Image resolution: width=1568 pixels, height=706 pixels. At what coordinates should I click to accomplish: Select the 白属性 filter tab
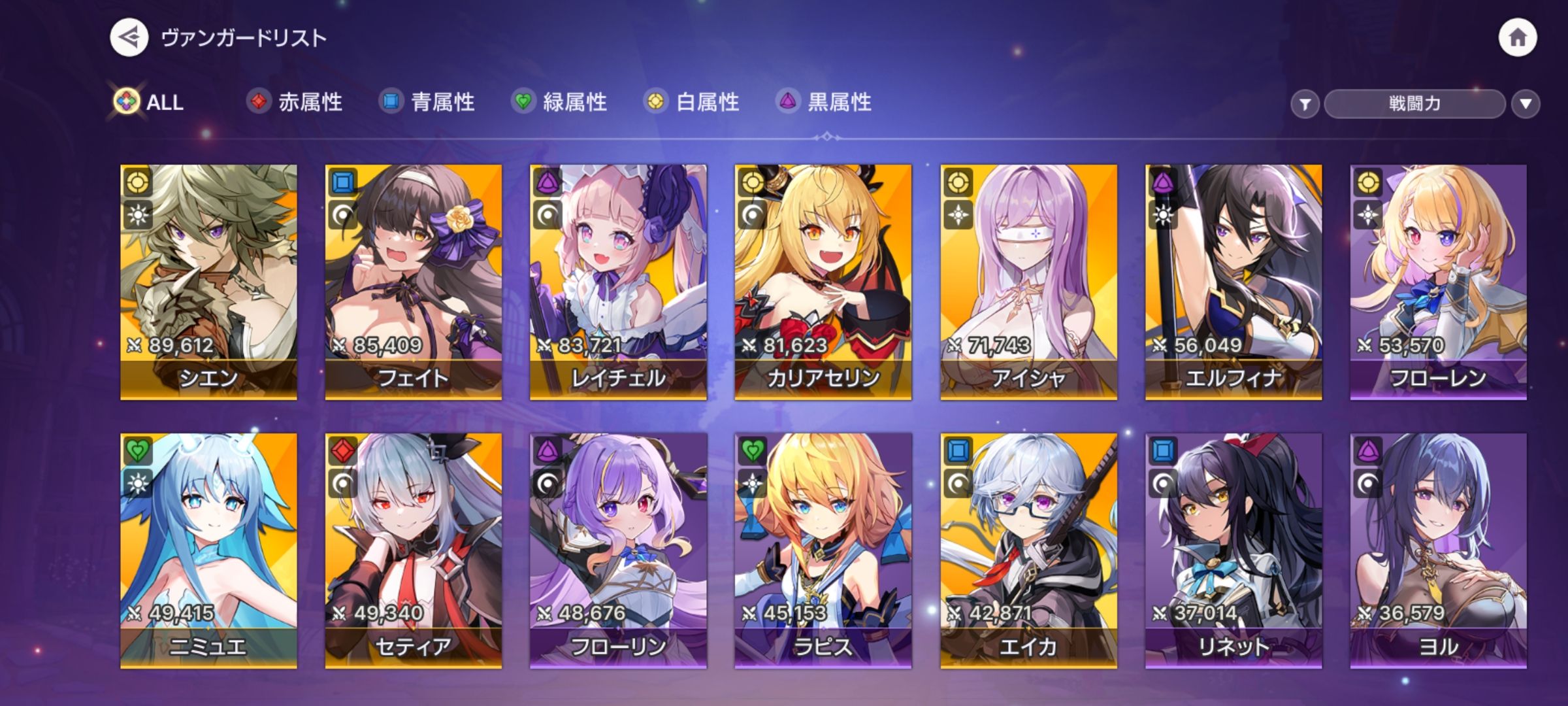(692, 102)
